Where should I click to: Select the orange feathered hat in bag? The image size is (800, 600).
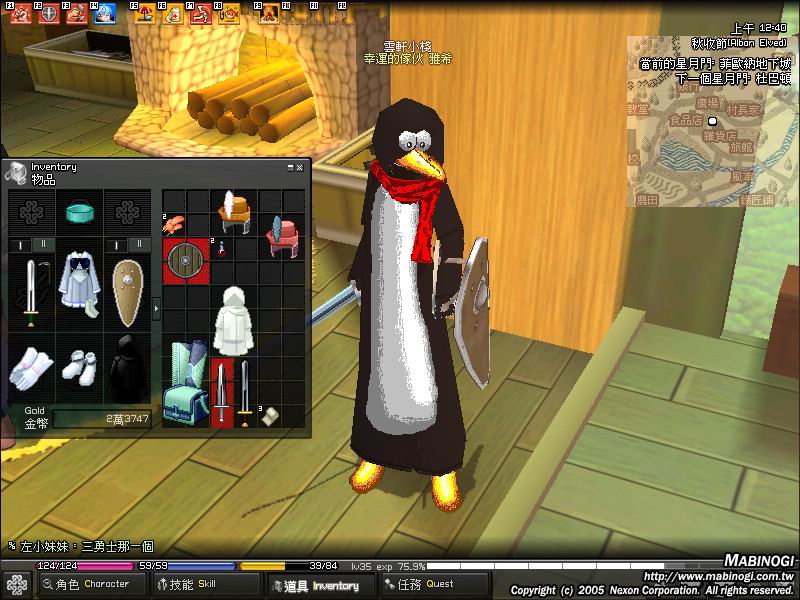coord(234,209)
